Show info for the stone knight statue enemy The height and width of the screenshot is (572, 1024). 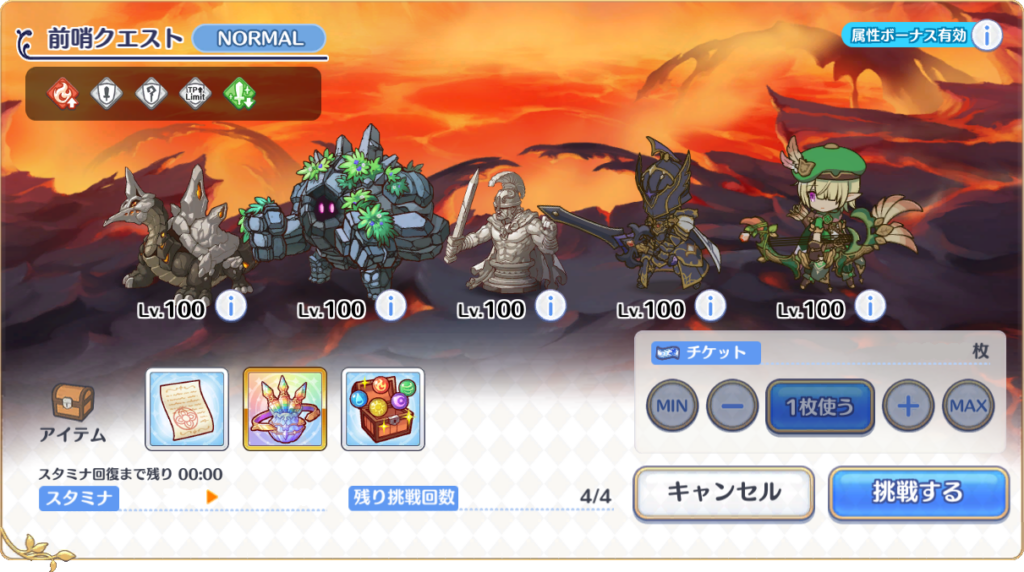coord(551,306)
